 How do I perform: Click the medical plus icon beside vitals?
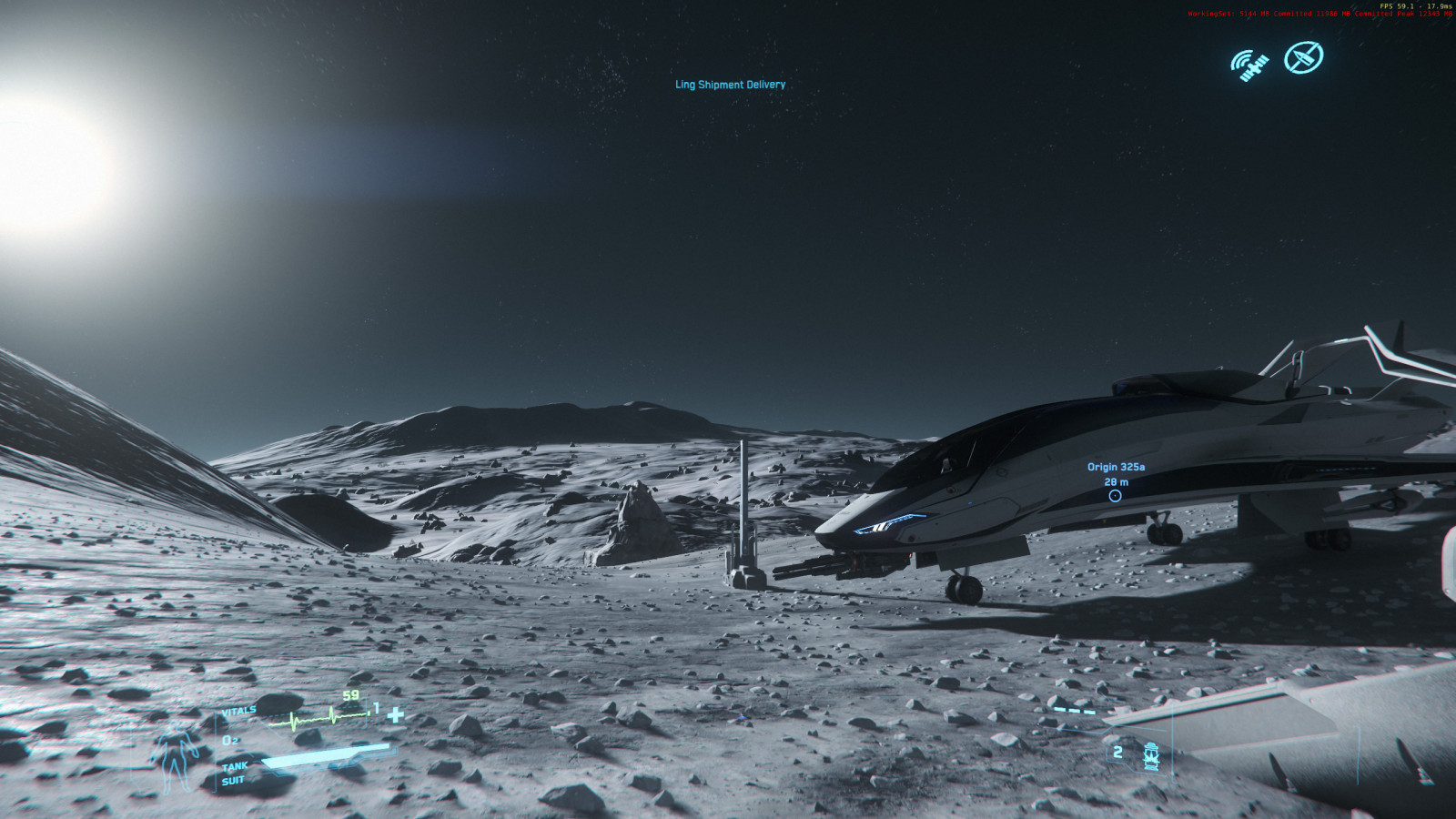pos(395,714)
